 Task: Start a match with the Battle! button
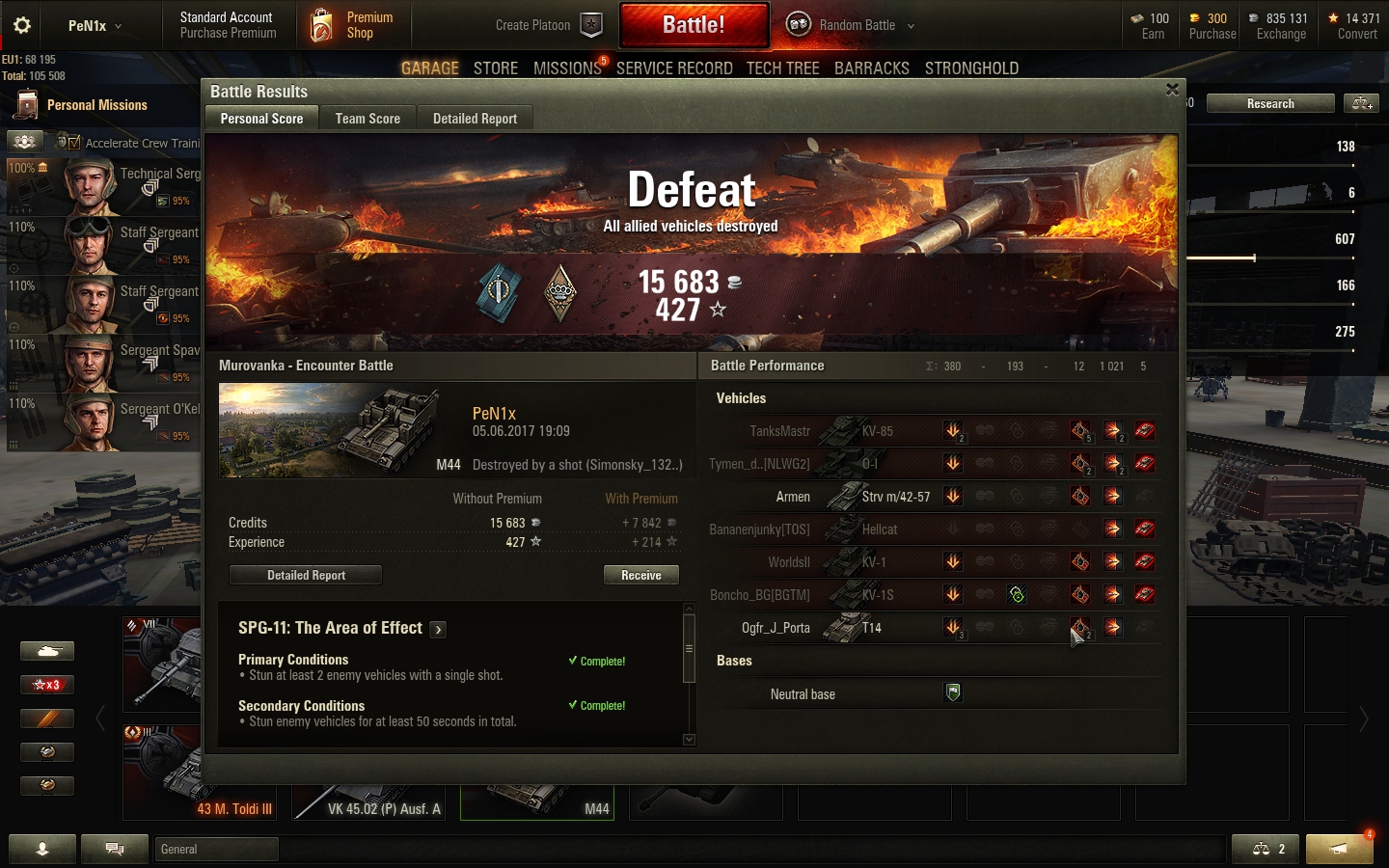pos(694,25)
